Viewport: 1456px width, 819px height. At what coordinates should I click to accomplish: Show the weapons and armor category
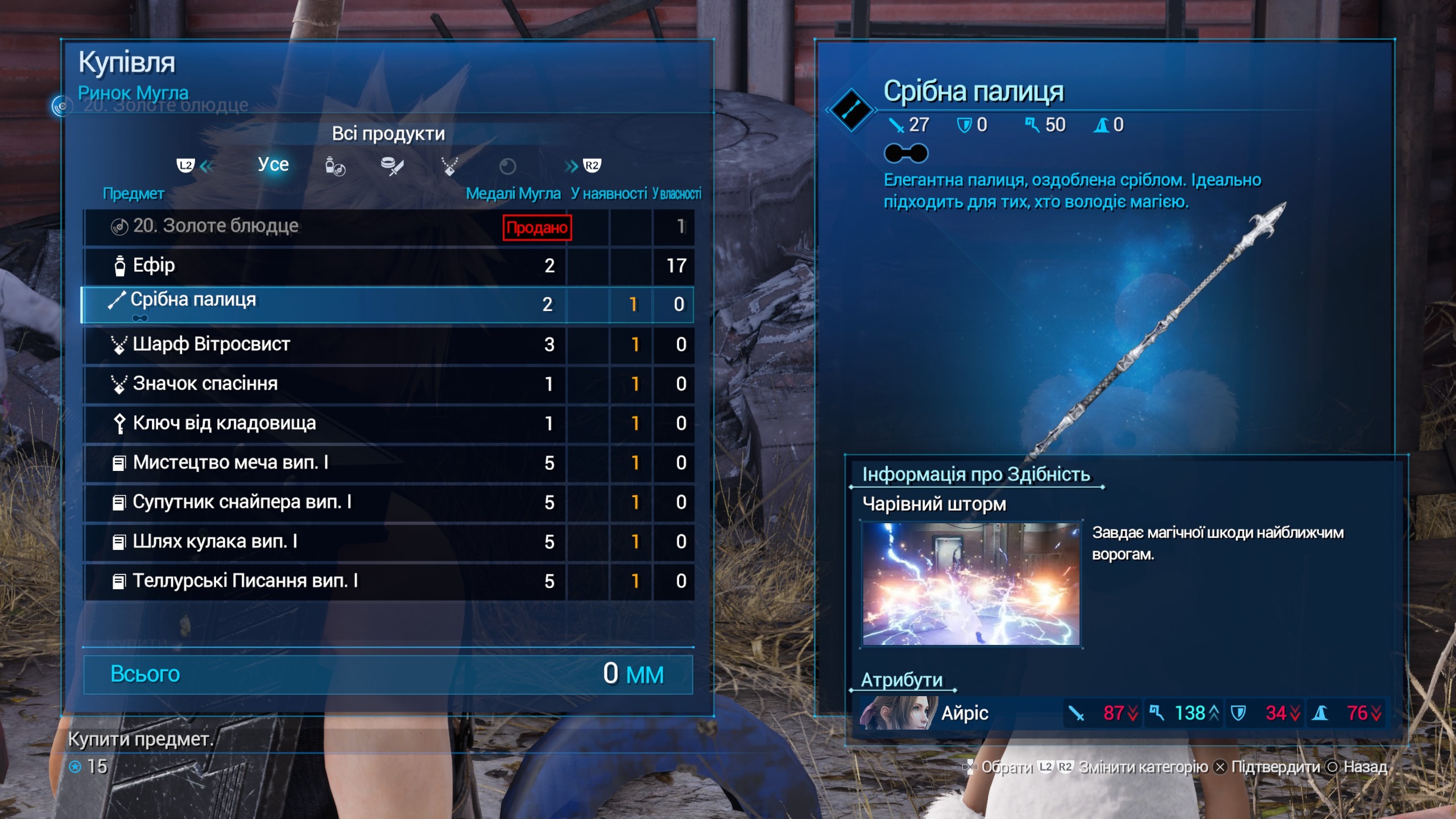(x=392, y=167)
